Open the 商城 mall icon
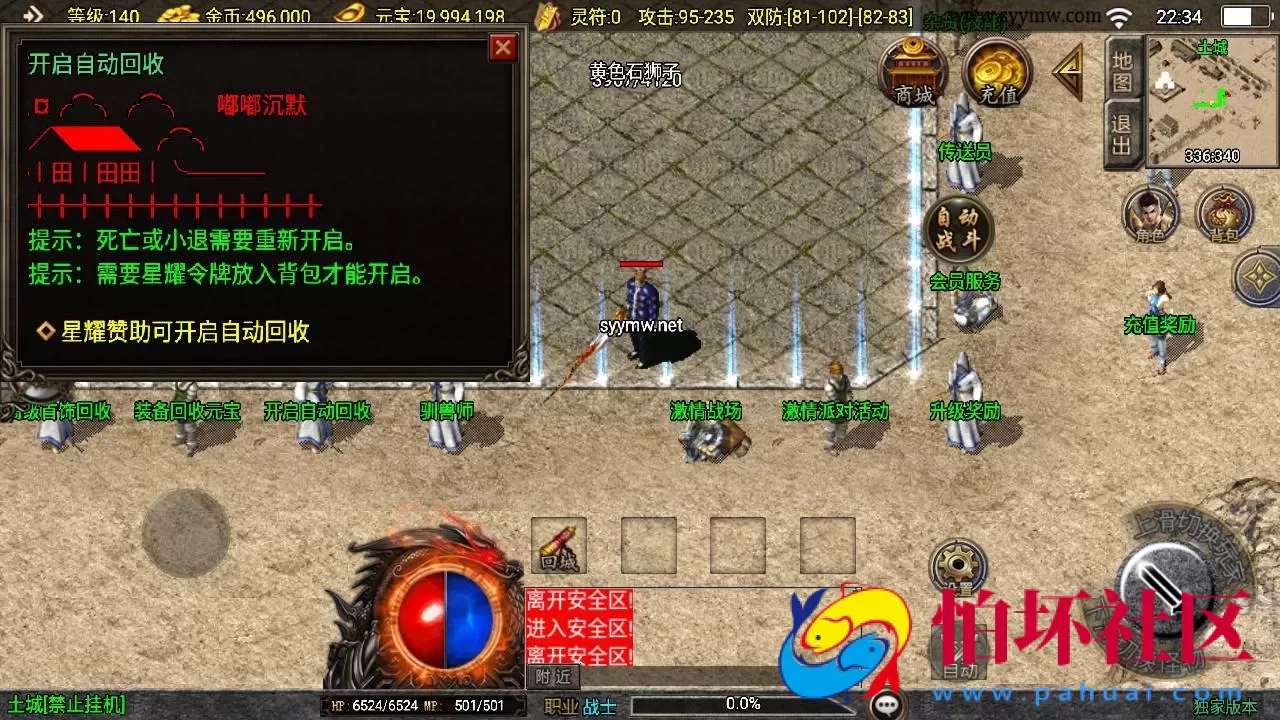The height and width of the screenshot is (720, 1280). [912, 72]
